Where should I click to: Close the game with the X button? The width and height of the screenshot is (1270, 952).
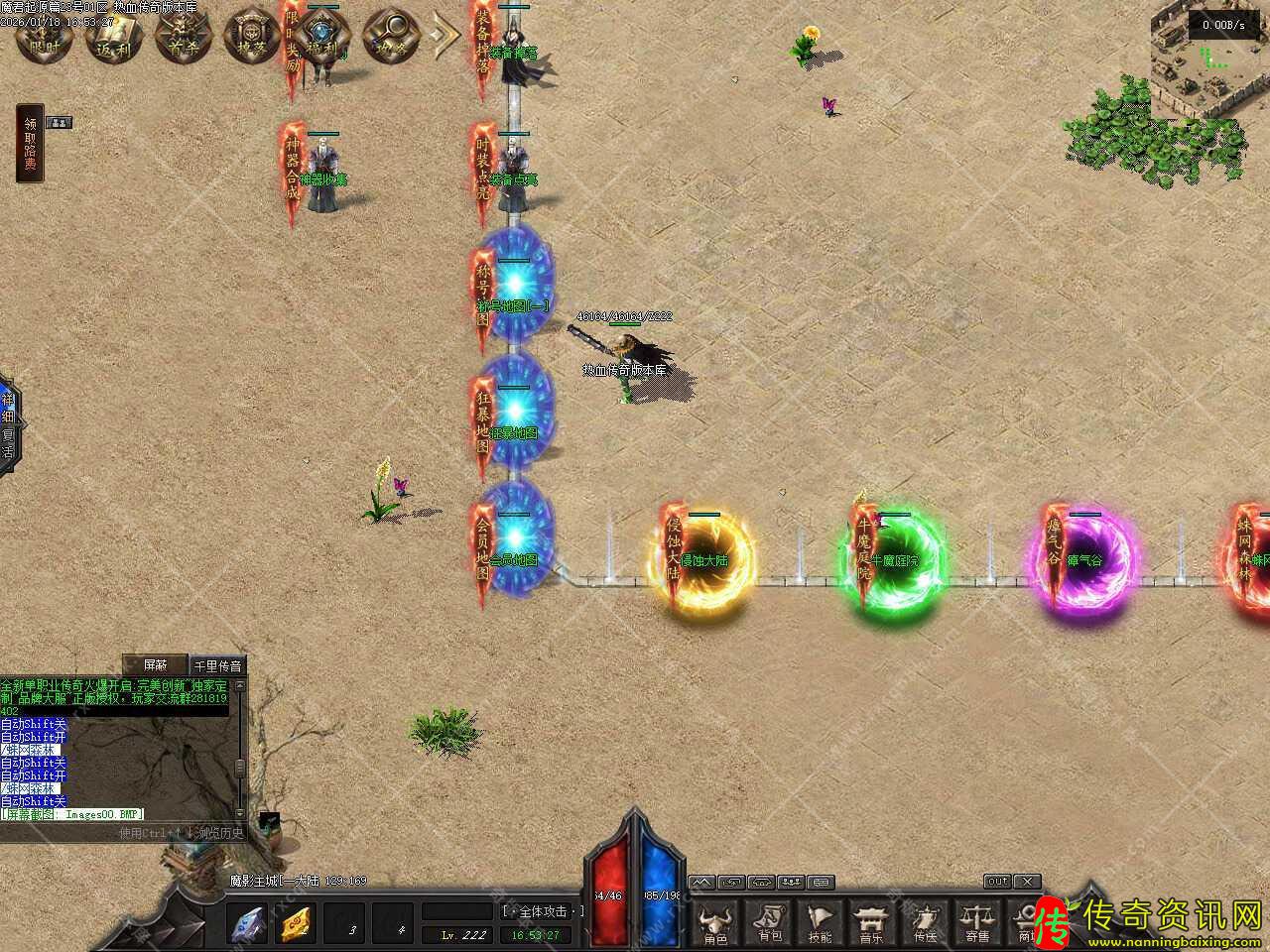[1028, 881]
